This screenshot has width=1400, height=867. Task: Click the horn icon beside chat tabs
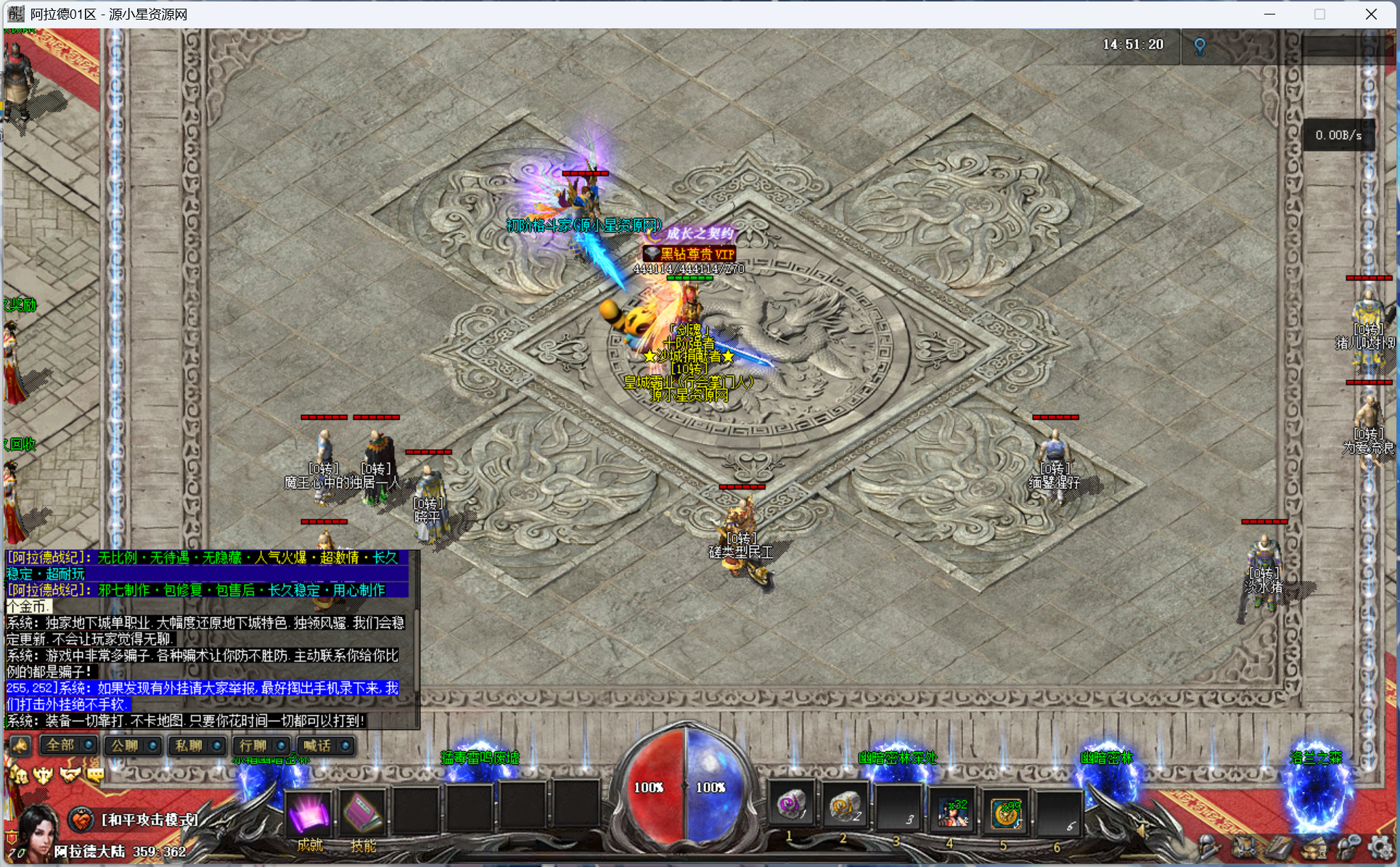[20, 745]
